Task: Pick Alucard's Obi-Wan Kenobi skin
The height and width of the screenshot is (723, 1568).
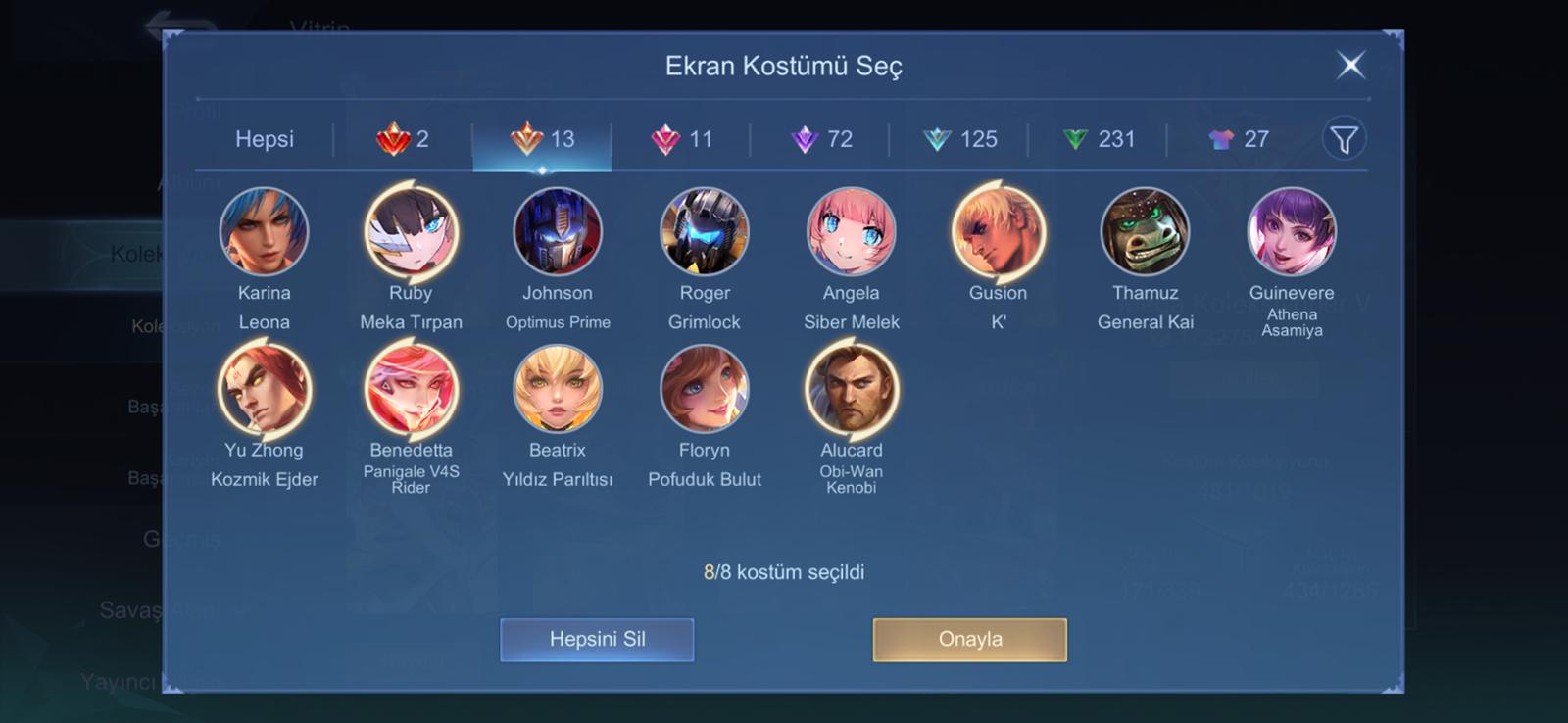Action: [x=851, y=389]
